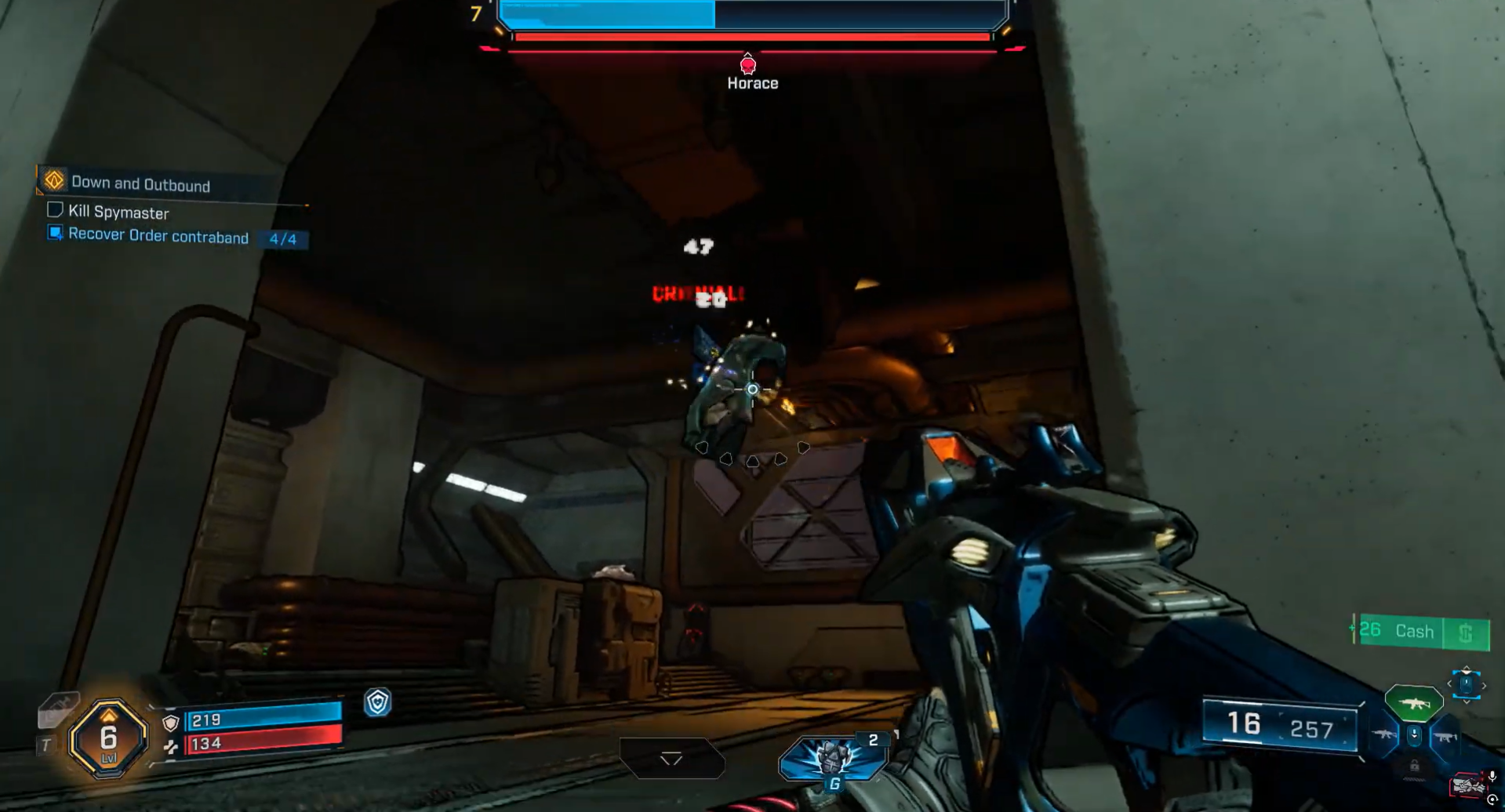Select the equipped green assault rifle slot
The height and width of the screenshot is (812, 1505).
coord(1412,703)
